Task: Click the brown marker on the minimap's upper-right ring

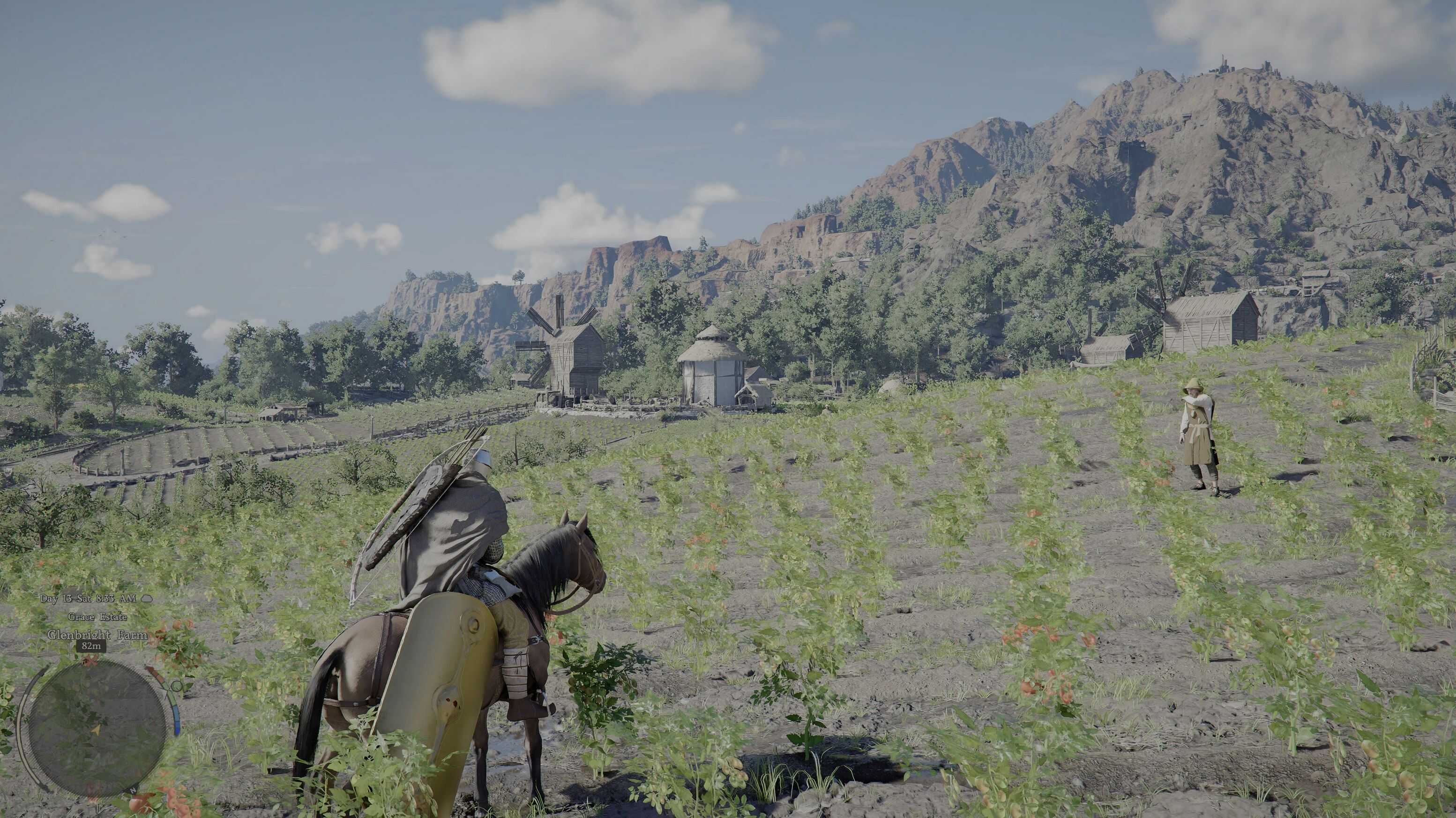Action: click(153, 673)
